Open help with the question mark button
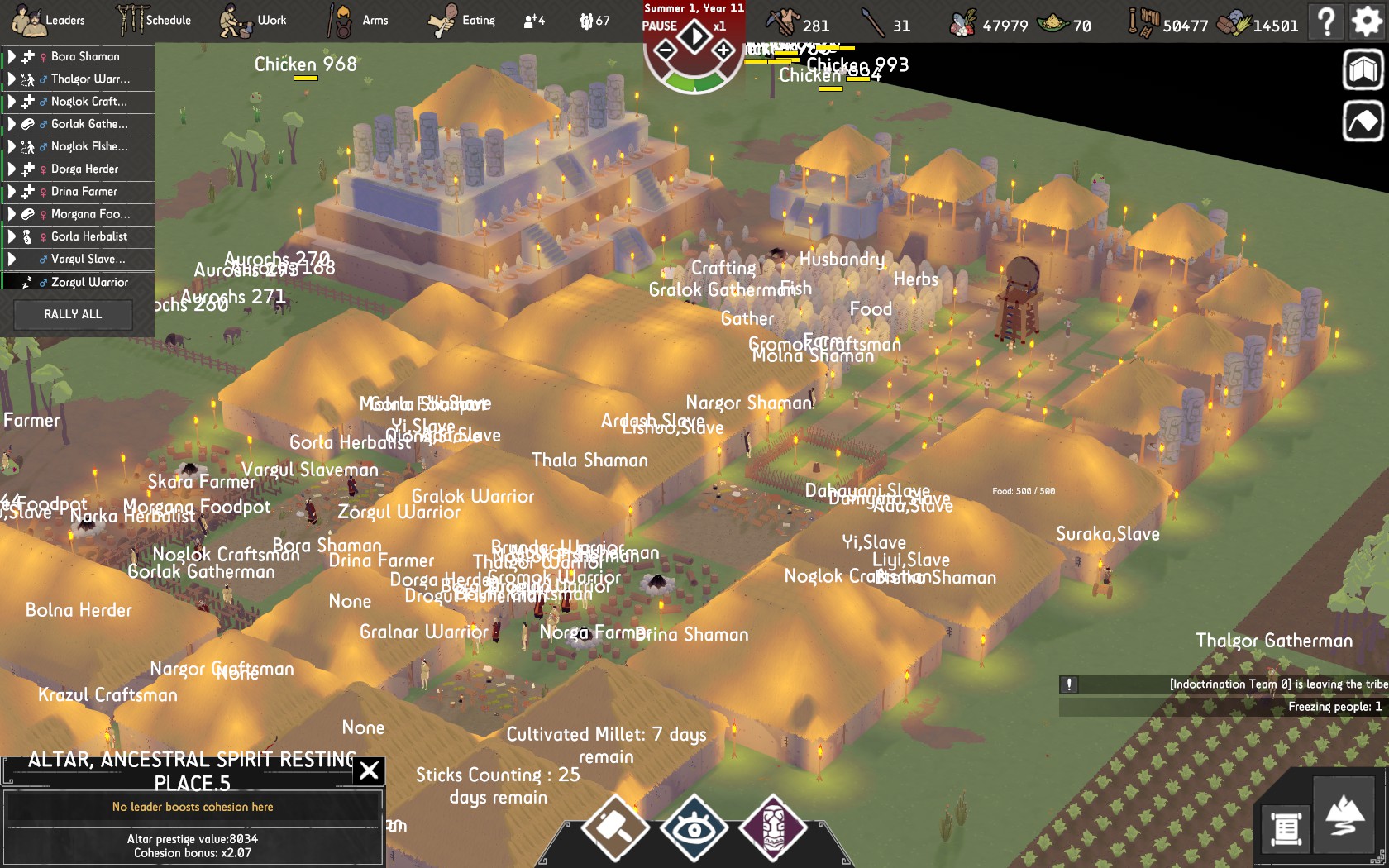The image size is (1389, 868). (1327, 21)
